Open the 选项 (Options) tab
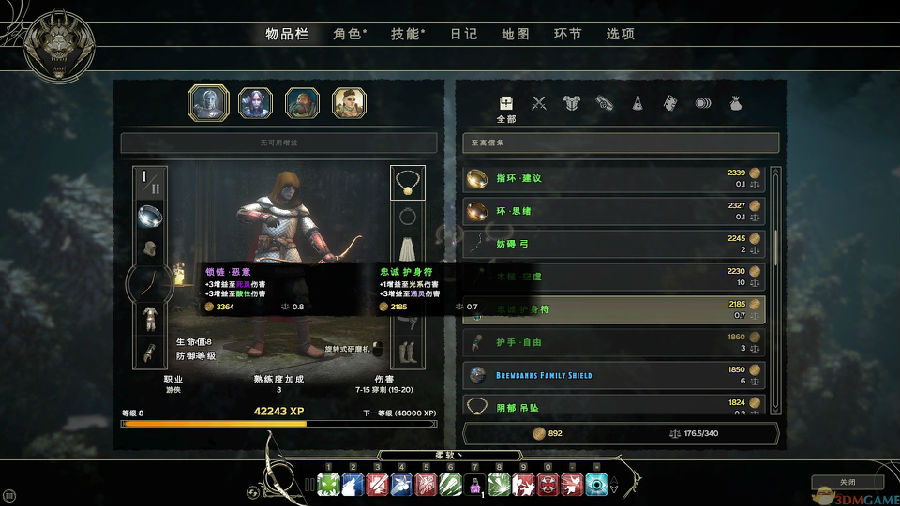This screenshot has height=506, width=900. 620,33
